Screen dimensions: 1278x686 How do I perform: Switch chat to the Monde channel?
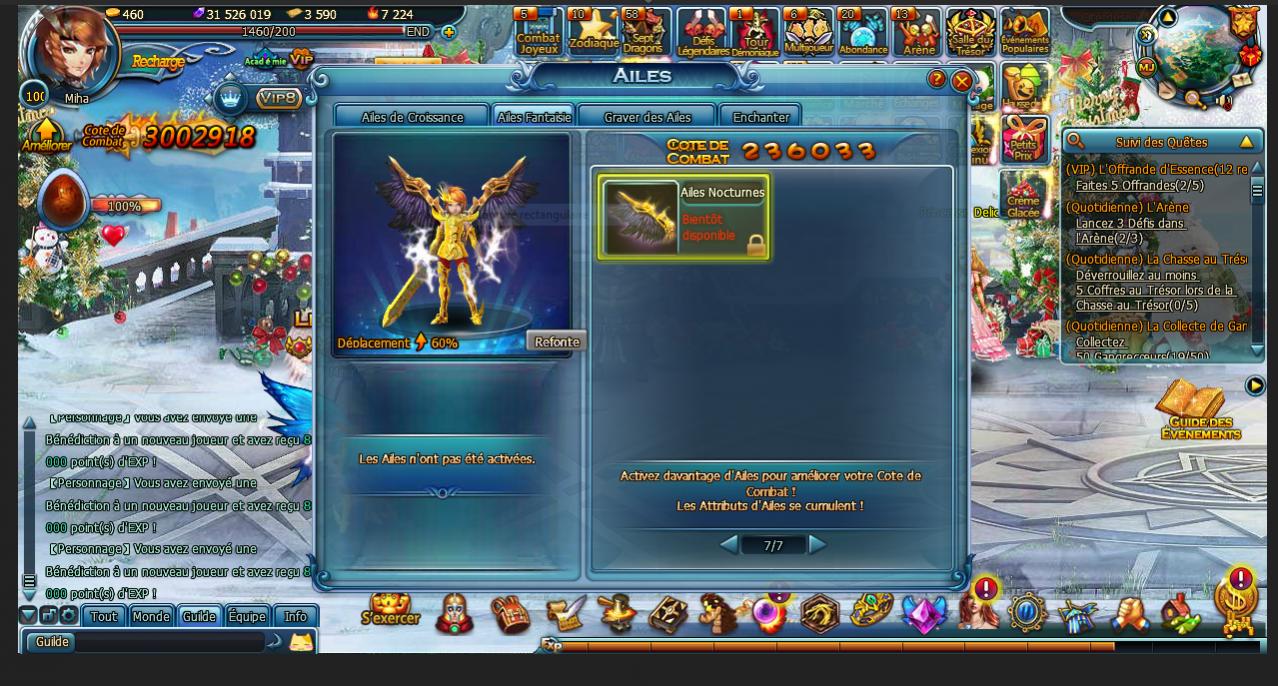tap(151, 616)
